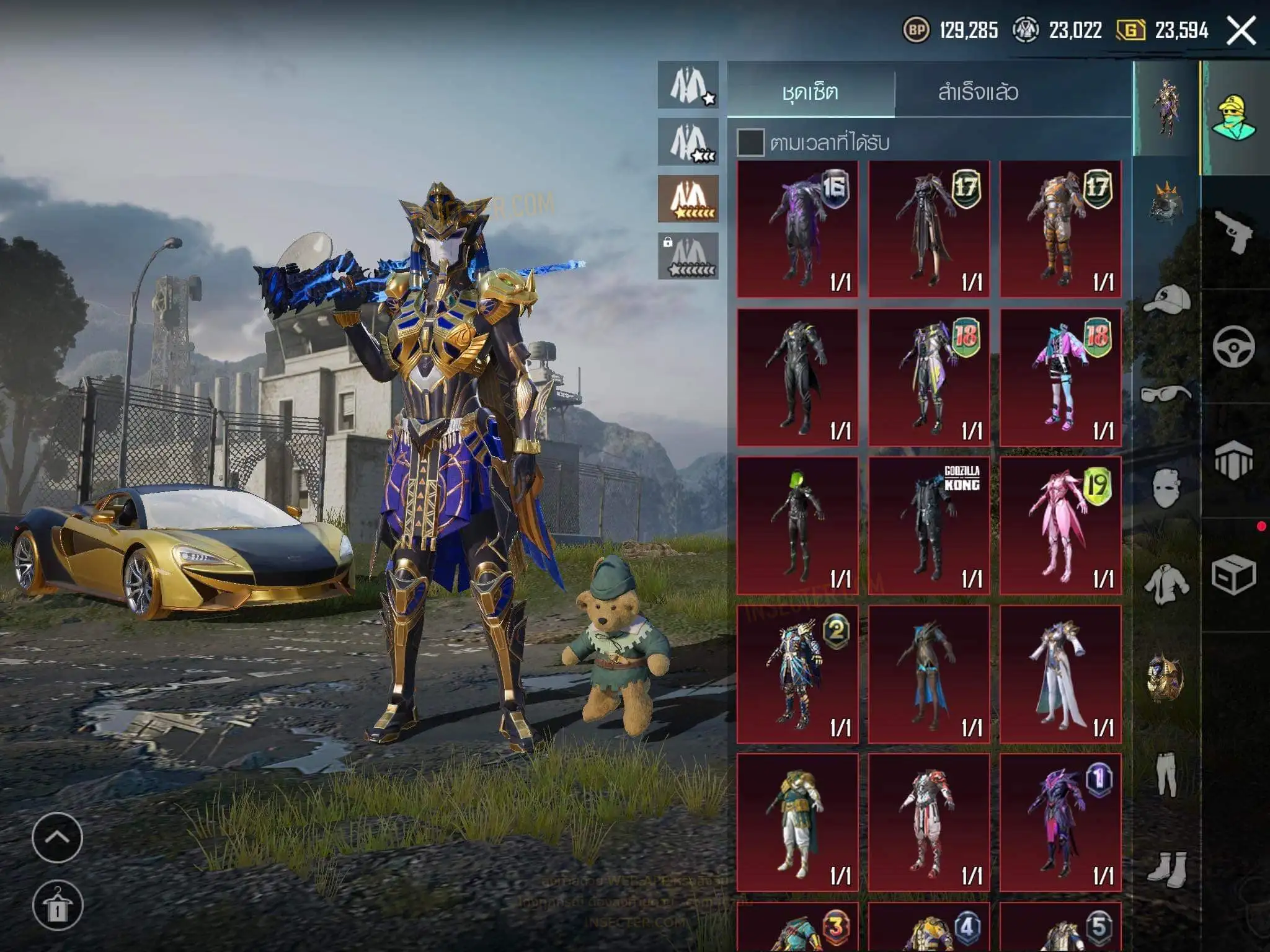Show the cap headwear category
Viewport: 1270px width, 952px height.
coord(1166,301)
